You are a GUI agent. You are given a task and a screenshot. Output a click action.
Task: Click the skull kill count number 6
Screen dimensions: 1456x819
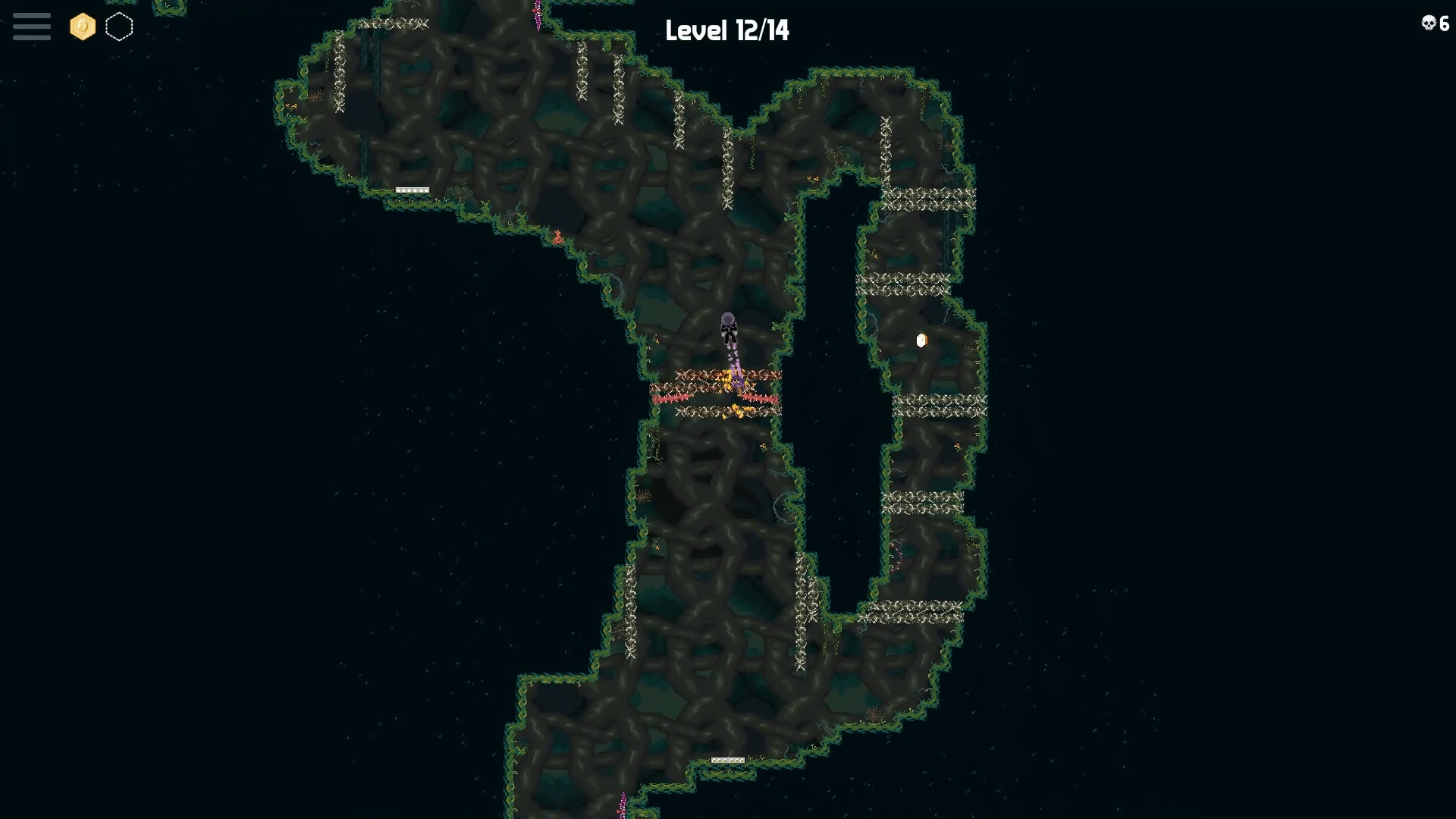click(x=1443, y=24)
